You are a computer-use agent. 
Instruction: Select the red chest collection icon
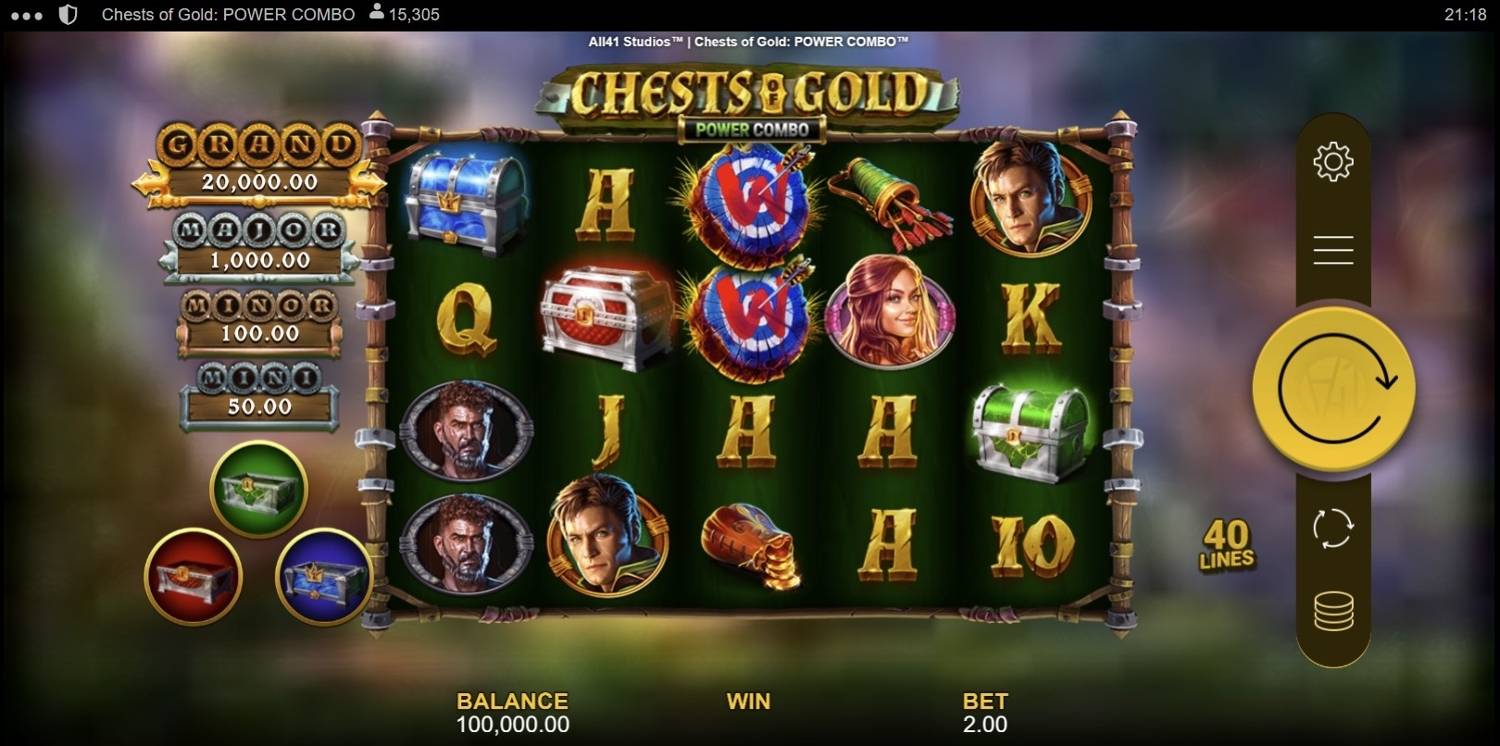(x=193, y=575)
